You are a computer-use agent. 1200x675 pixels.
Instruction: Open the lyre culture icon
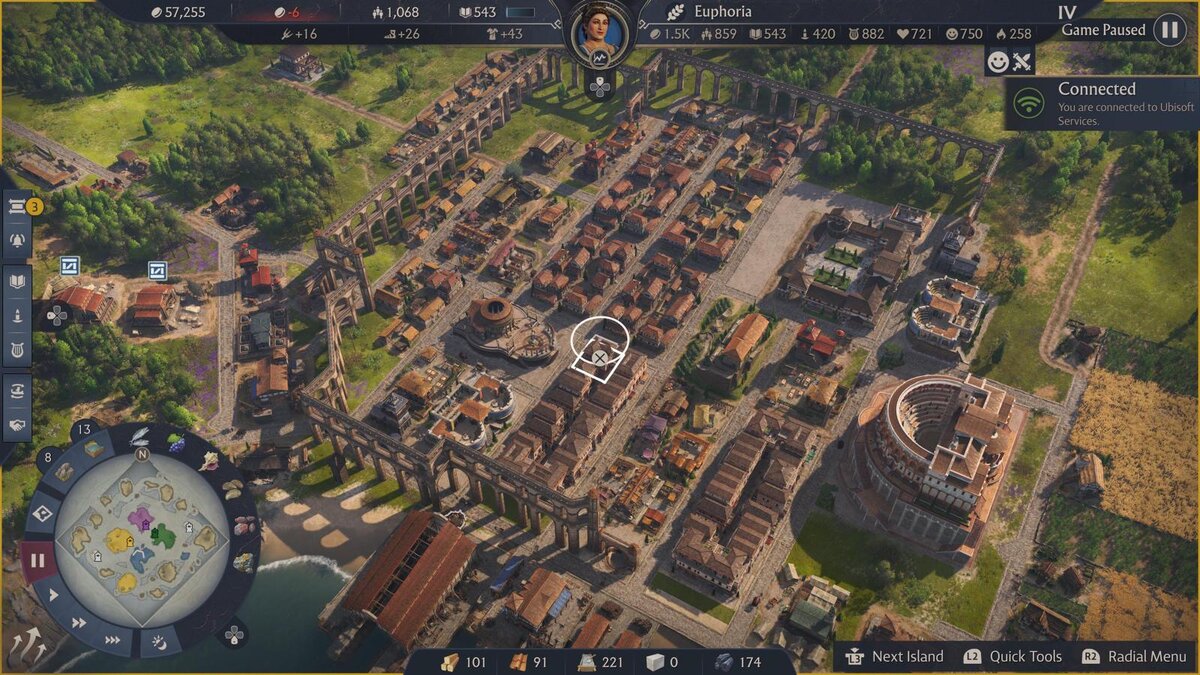click(x=17, y=348)
